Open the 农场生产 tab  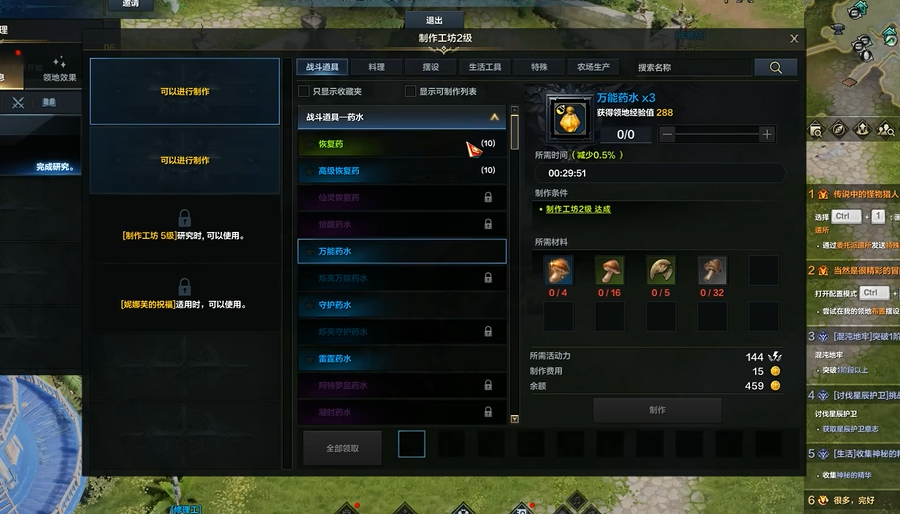(593, 67)
